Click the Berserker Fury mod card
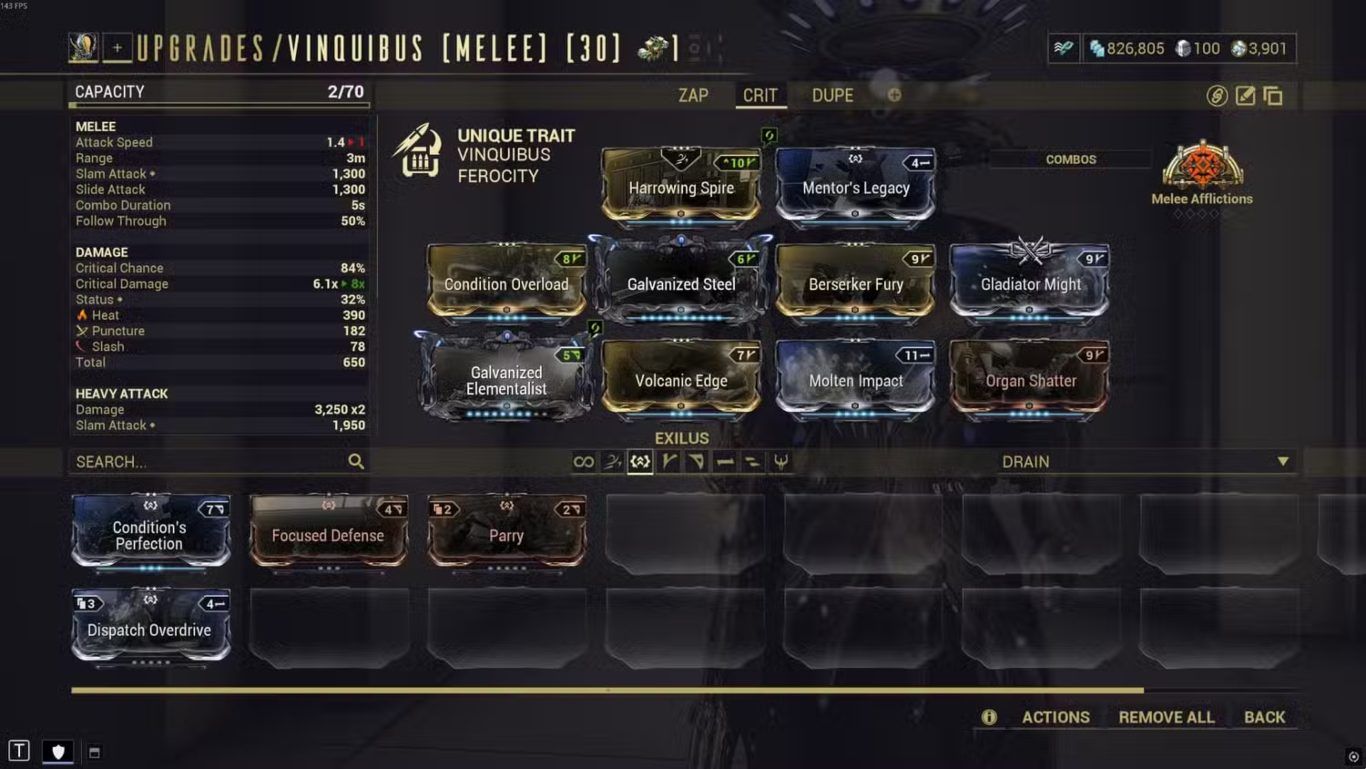 coord(856,283)
